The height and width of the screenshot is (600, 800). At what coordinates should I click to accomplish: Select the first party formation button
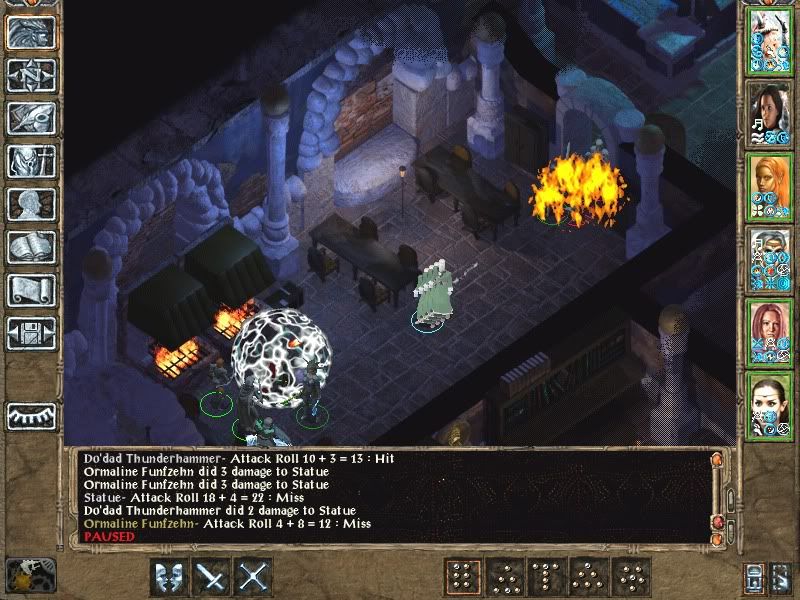click(463, 577)
